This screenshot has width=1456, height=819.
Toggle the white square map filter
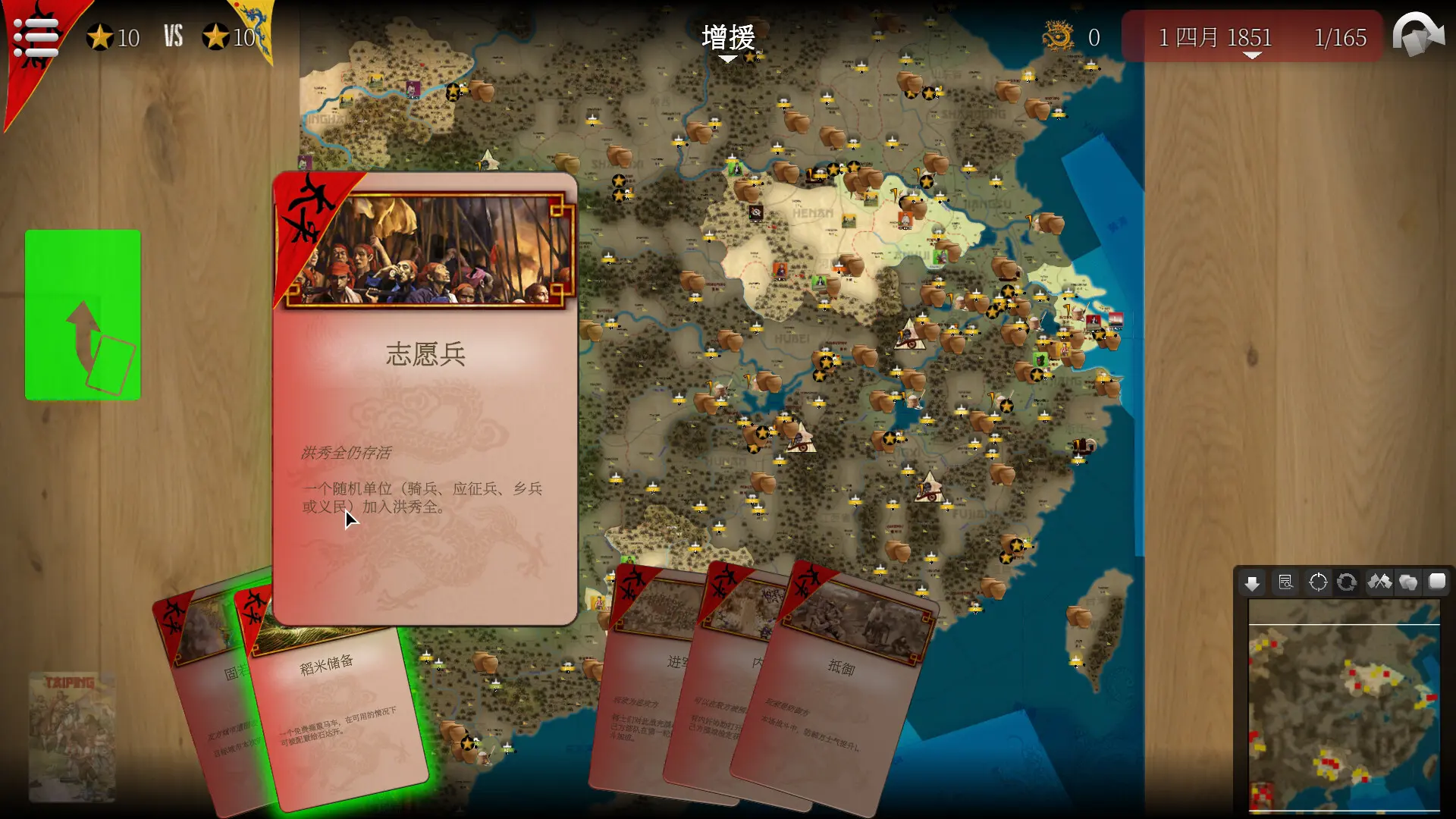tap(1437, 582)
